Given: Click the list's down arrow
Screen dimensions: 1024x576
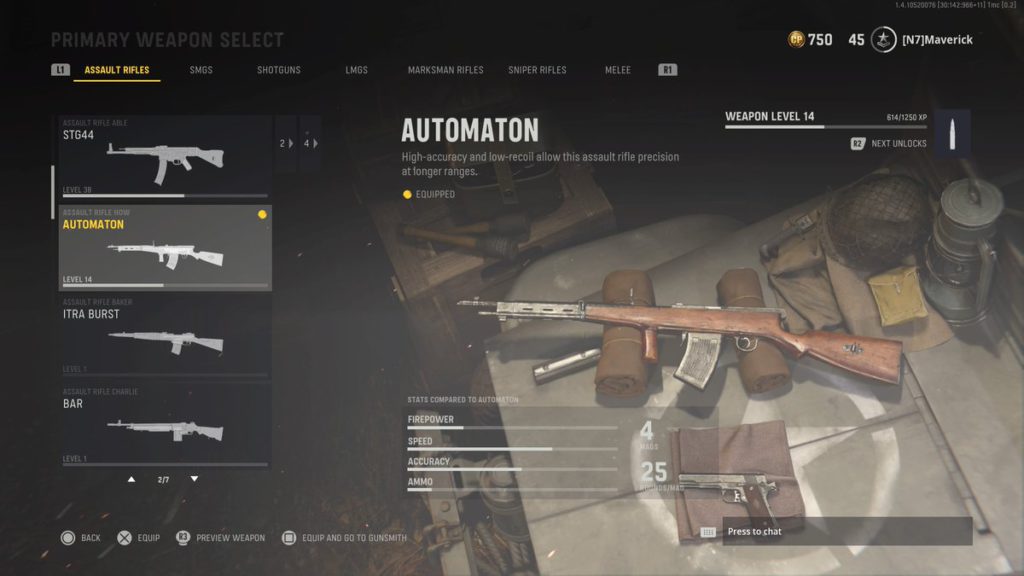Looking at the screenshot, I should [194, 479].
